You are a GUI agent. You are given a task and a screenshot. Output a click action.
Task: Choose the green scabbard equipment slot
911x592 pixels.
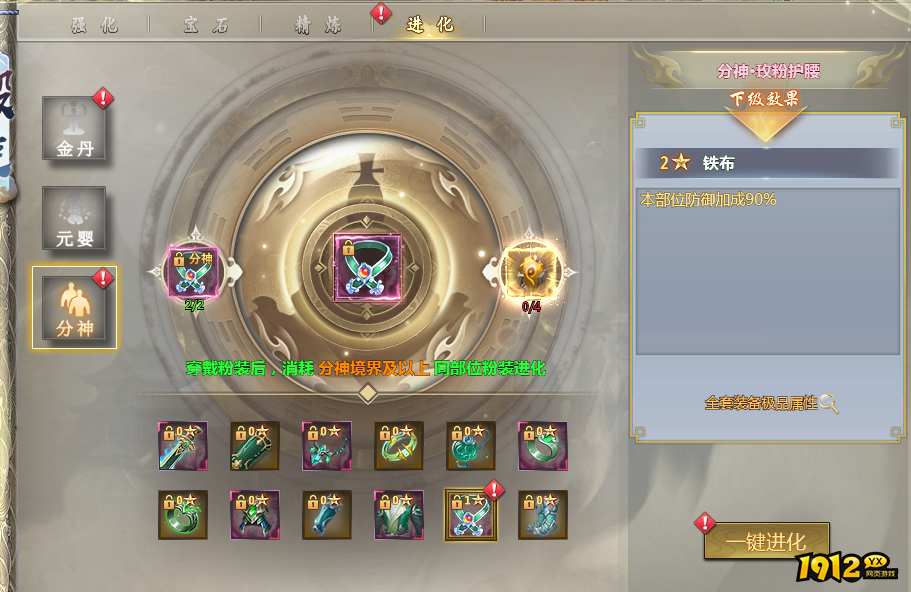coord(255,446)
